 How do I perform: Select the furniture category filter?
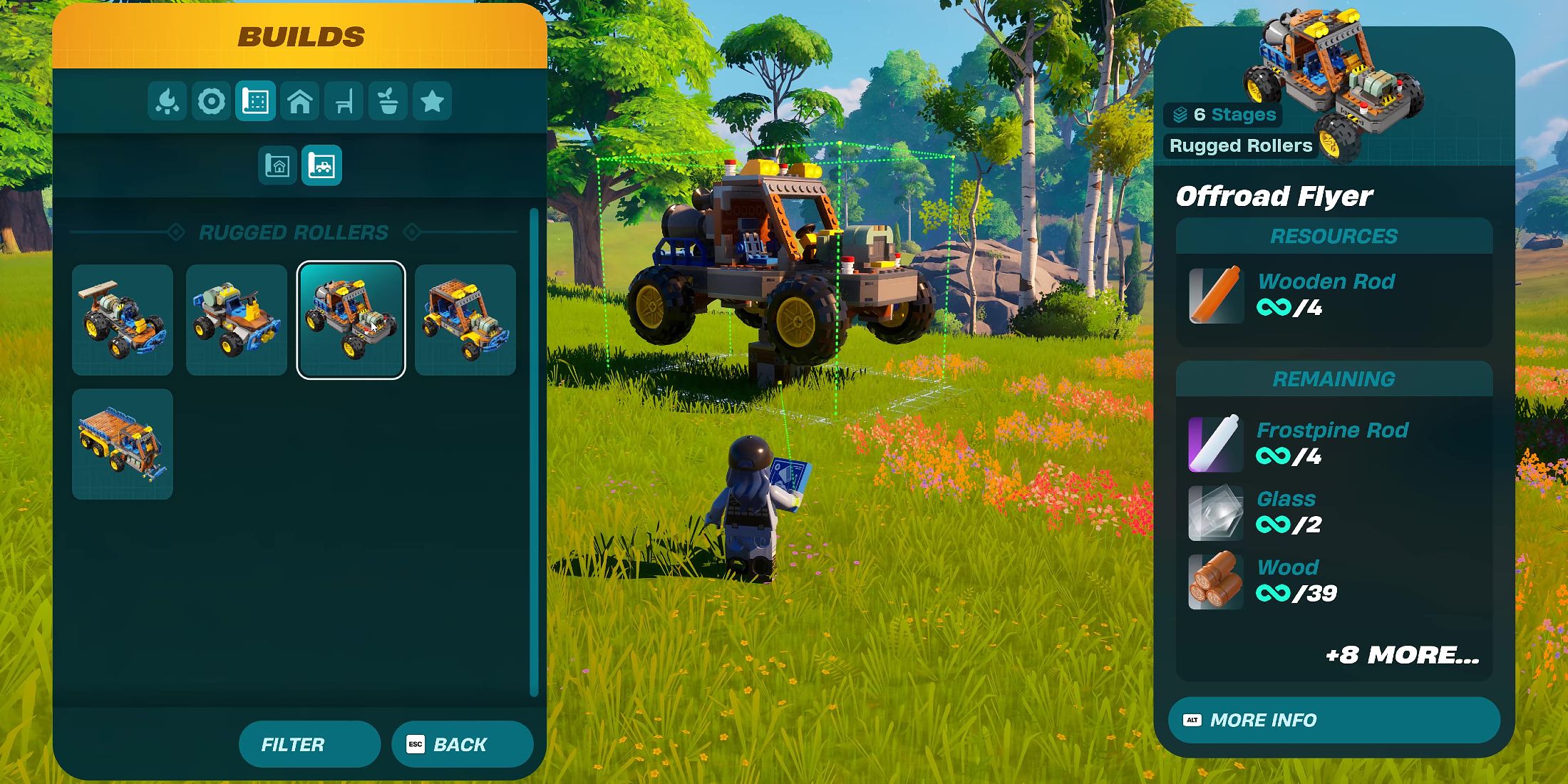tap(344, 101)
